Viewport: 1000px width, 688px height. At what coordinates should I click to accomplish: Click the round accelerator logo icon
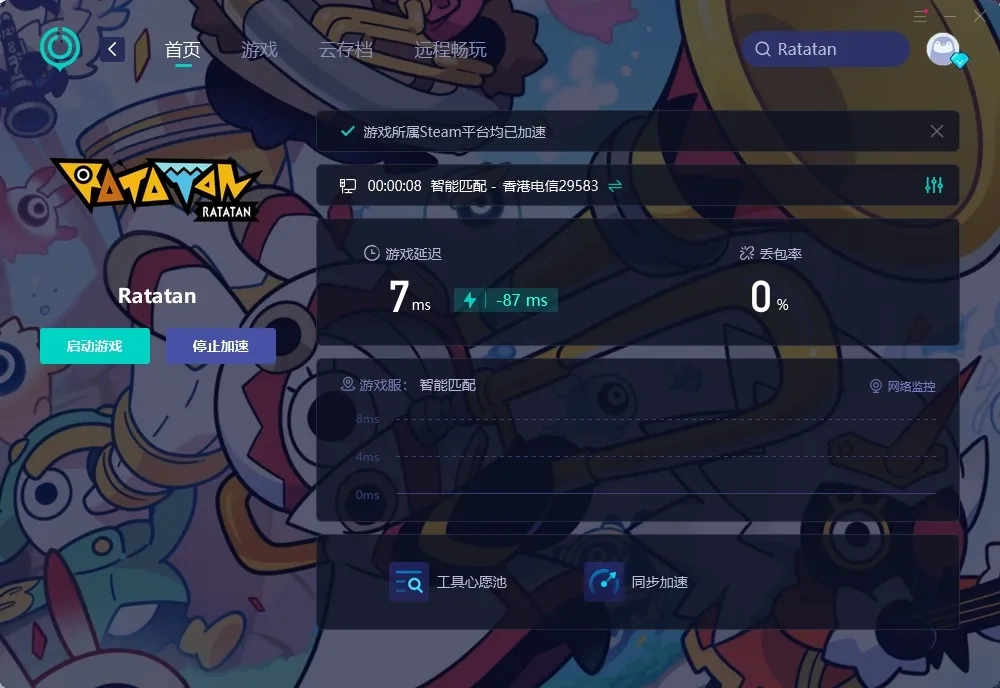(60, 47)
